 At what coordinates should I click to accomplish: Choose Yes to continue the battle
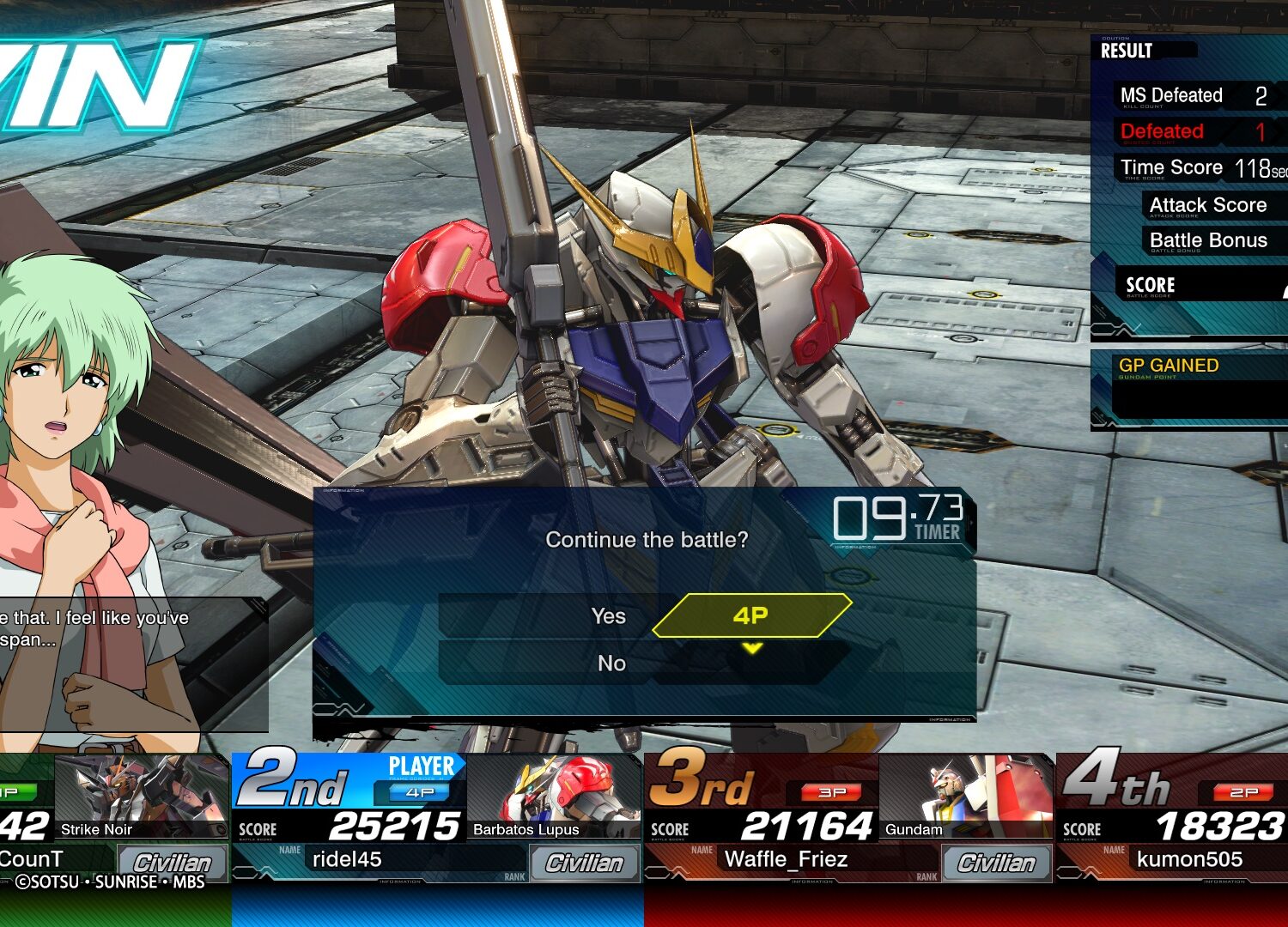[x=608, y=616]
